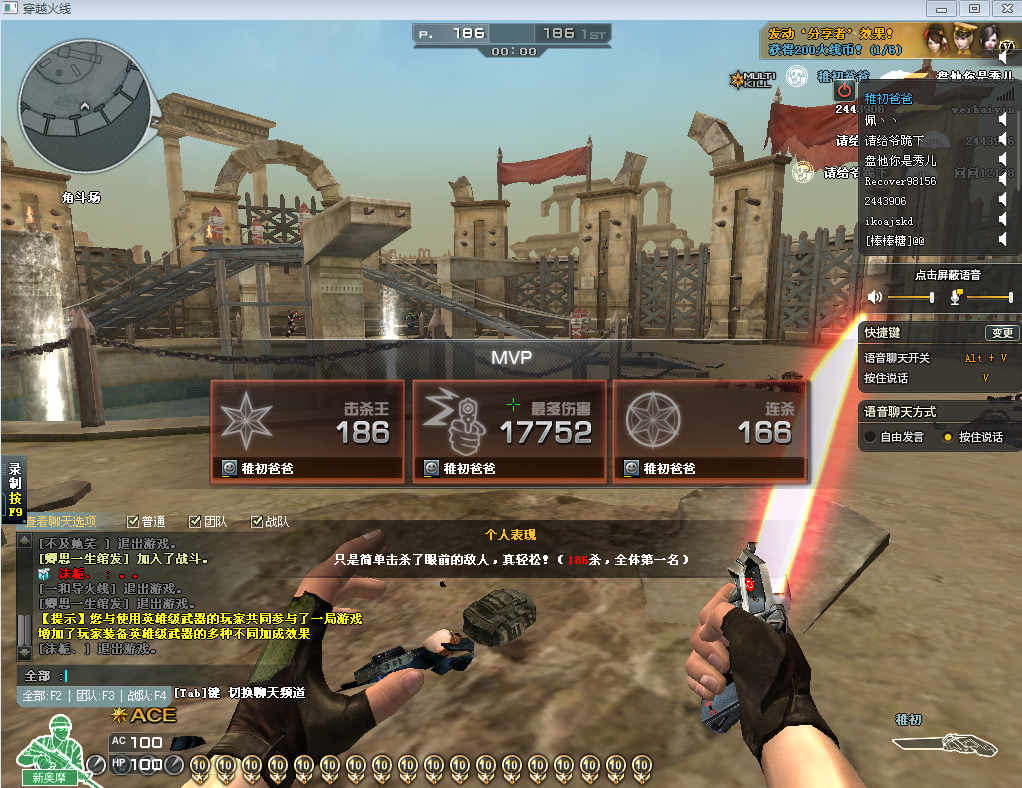Mute voice of player ikoajskd

click(1002, 221)
